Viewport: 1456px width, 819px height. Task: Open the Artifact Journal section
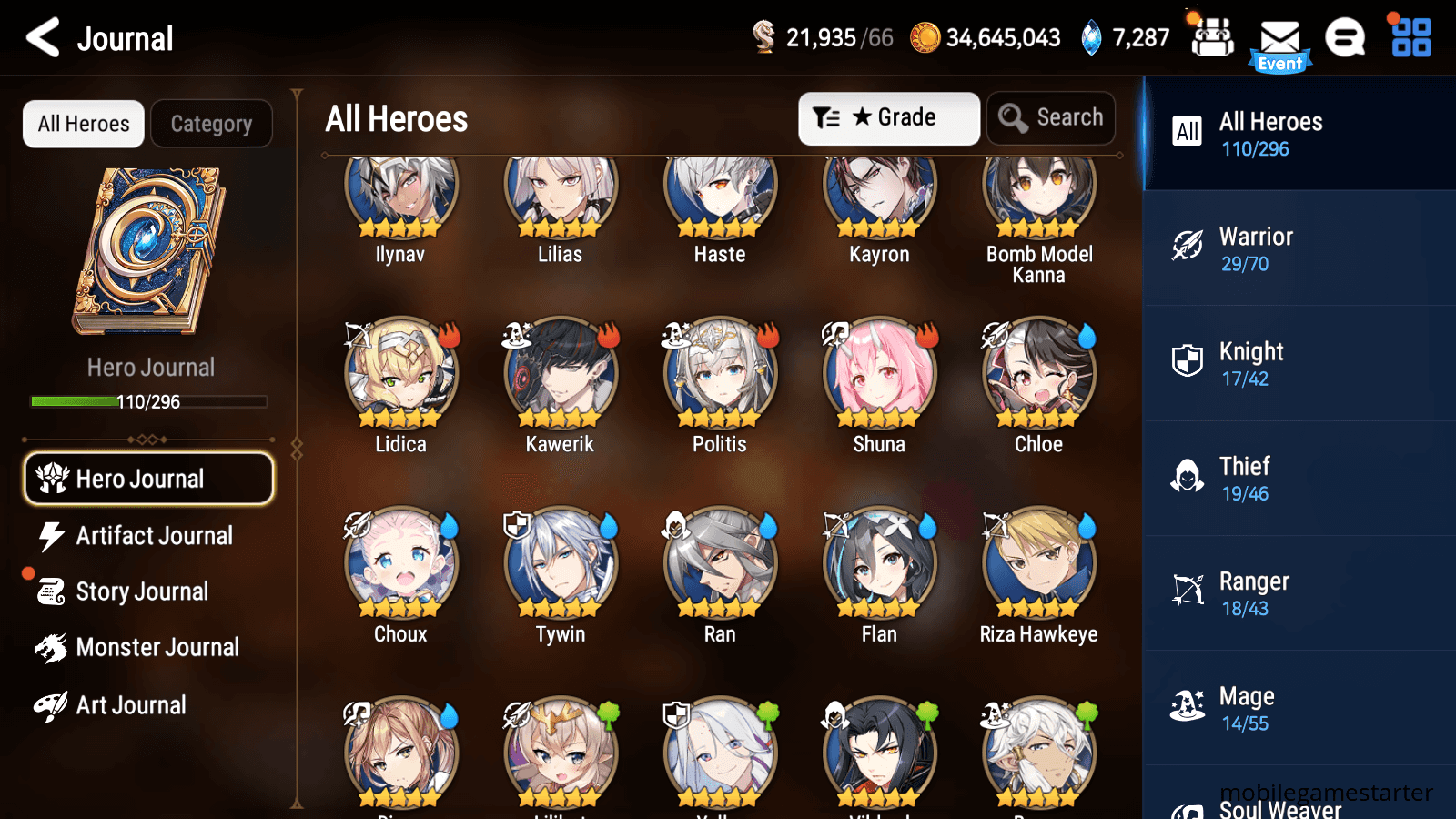pyautogui.click(x=153, y=536)
